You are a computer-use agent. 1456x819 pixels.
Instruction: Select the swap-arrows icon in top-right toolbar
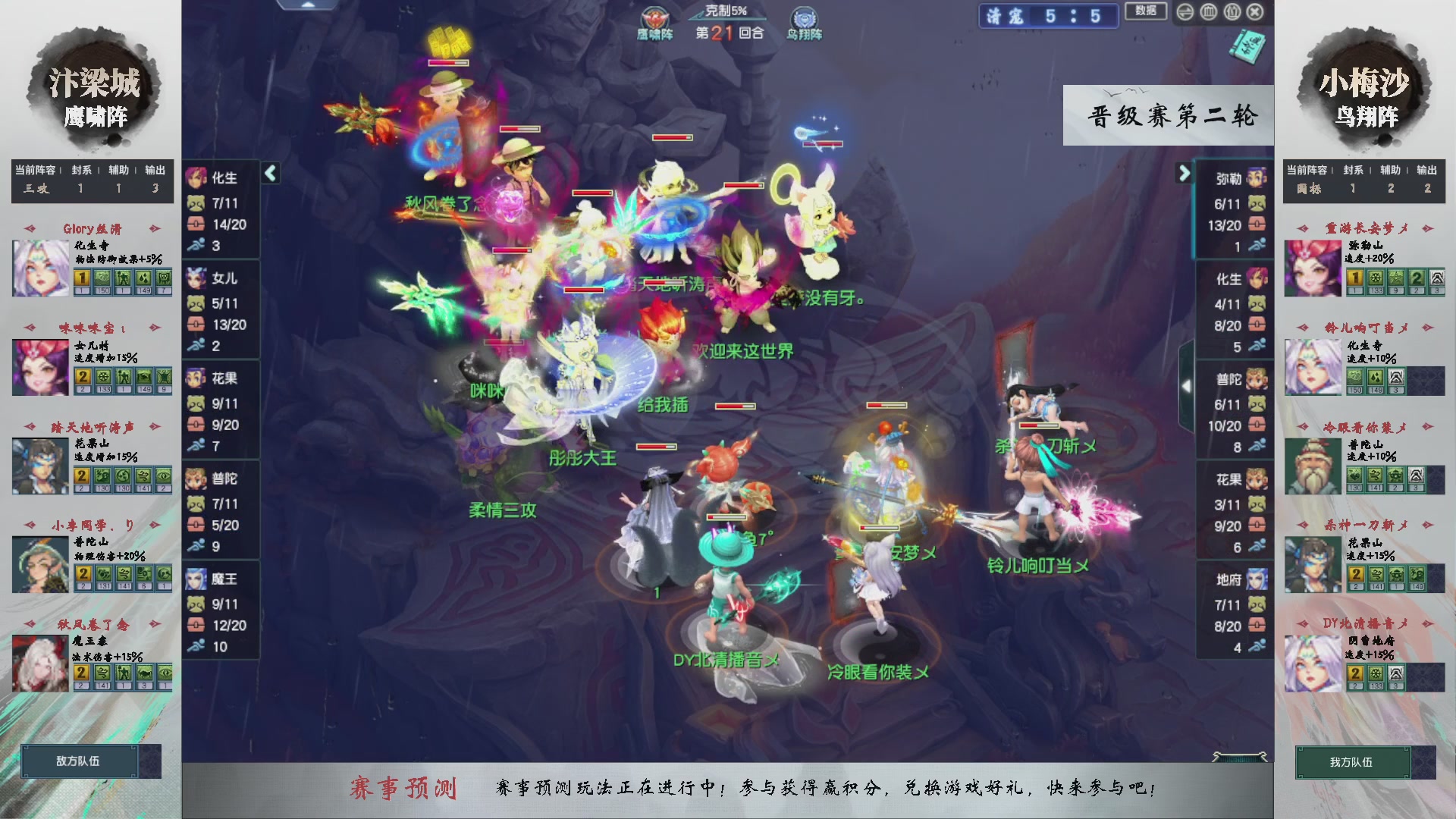1185,12
